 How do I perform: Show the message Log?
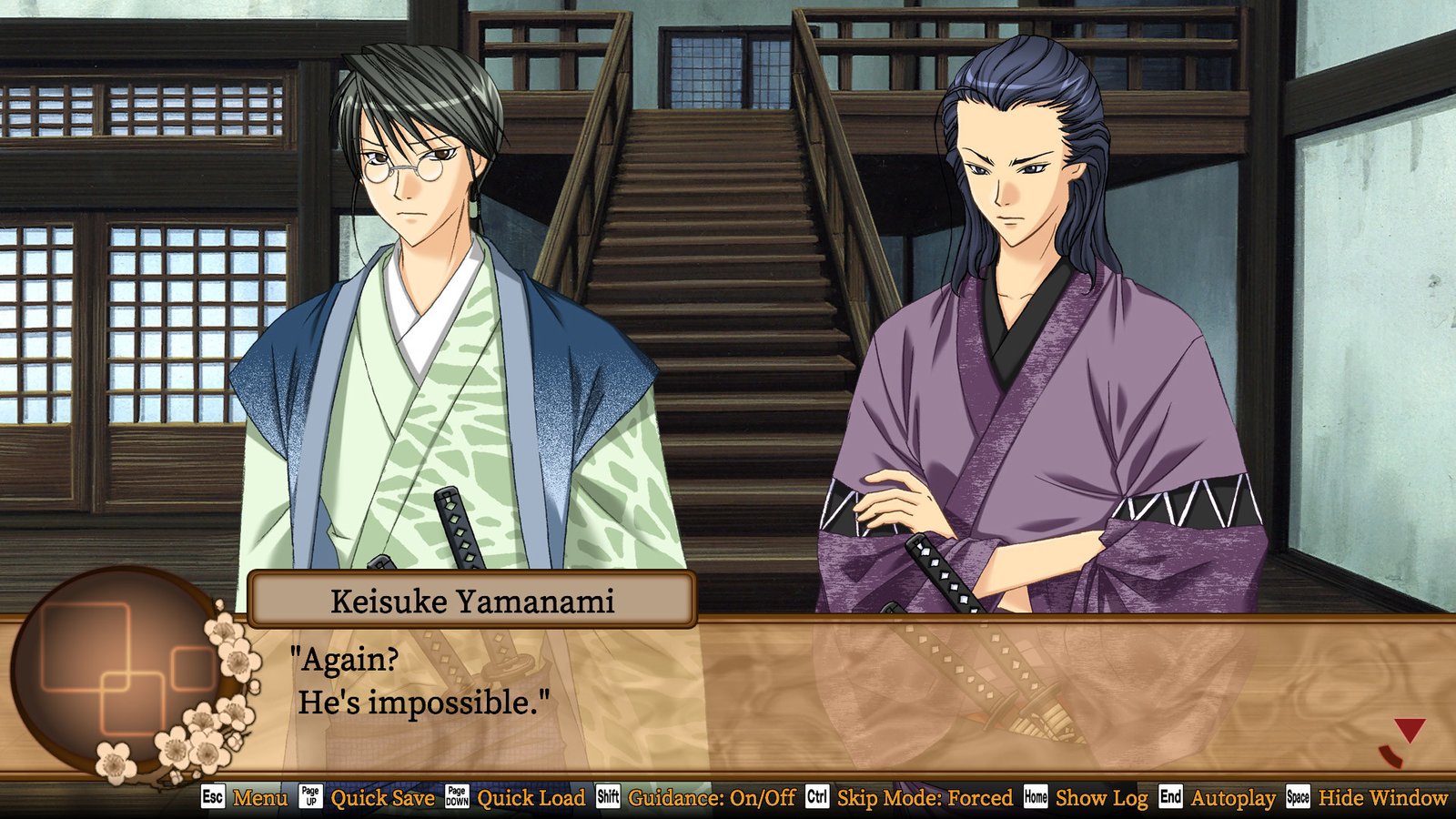click(x=1100, y=799)
